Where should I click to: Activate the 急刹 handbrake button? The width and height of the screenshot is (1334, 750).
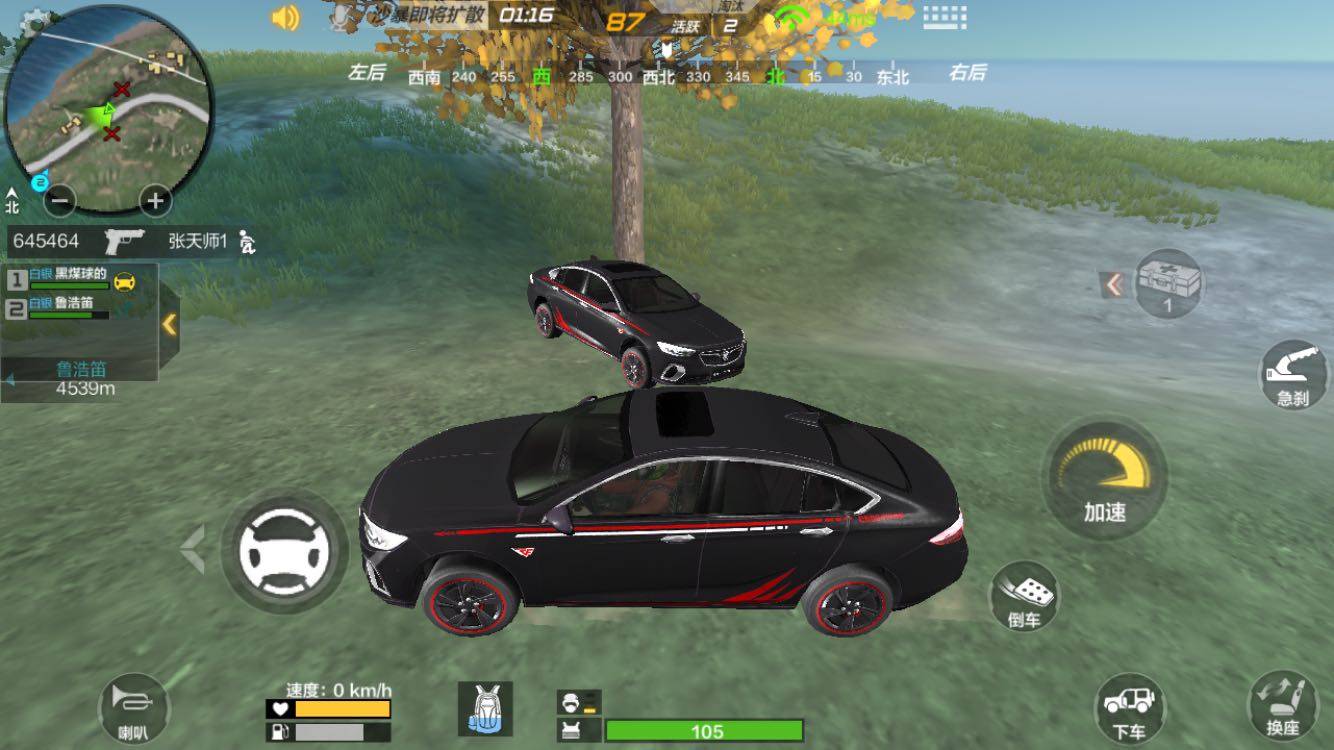1293,375
